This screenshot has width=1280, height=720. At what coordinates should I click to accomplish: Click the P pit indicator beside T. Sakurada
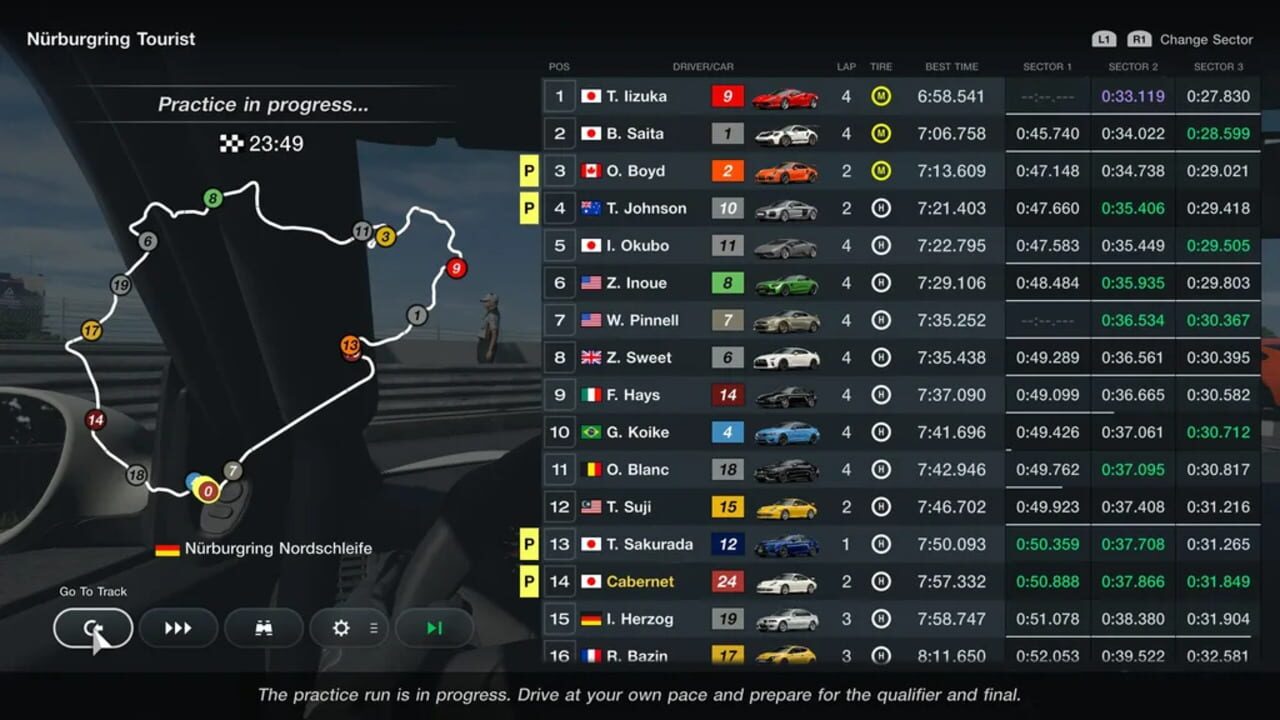pyautogui.click(x=528, y=544)
